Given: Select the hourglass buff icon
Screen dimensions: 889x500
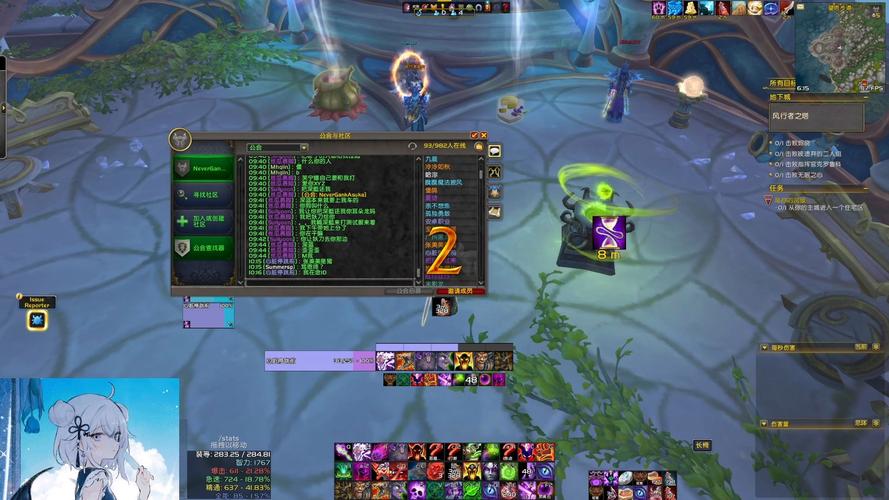Looking at the screenshot, I should pos(609,231).
